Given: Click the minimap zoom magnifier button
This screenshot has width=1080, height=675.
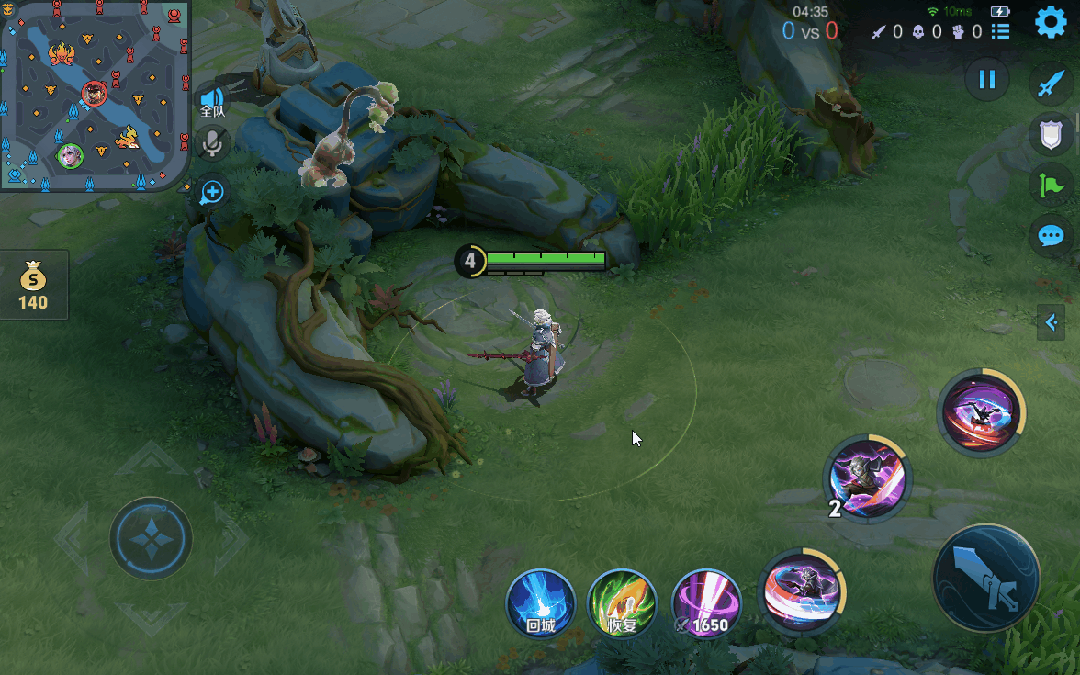Looking at the screenshot, I should [212, 192].
